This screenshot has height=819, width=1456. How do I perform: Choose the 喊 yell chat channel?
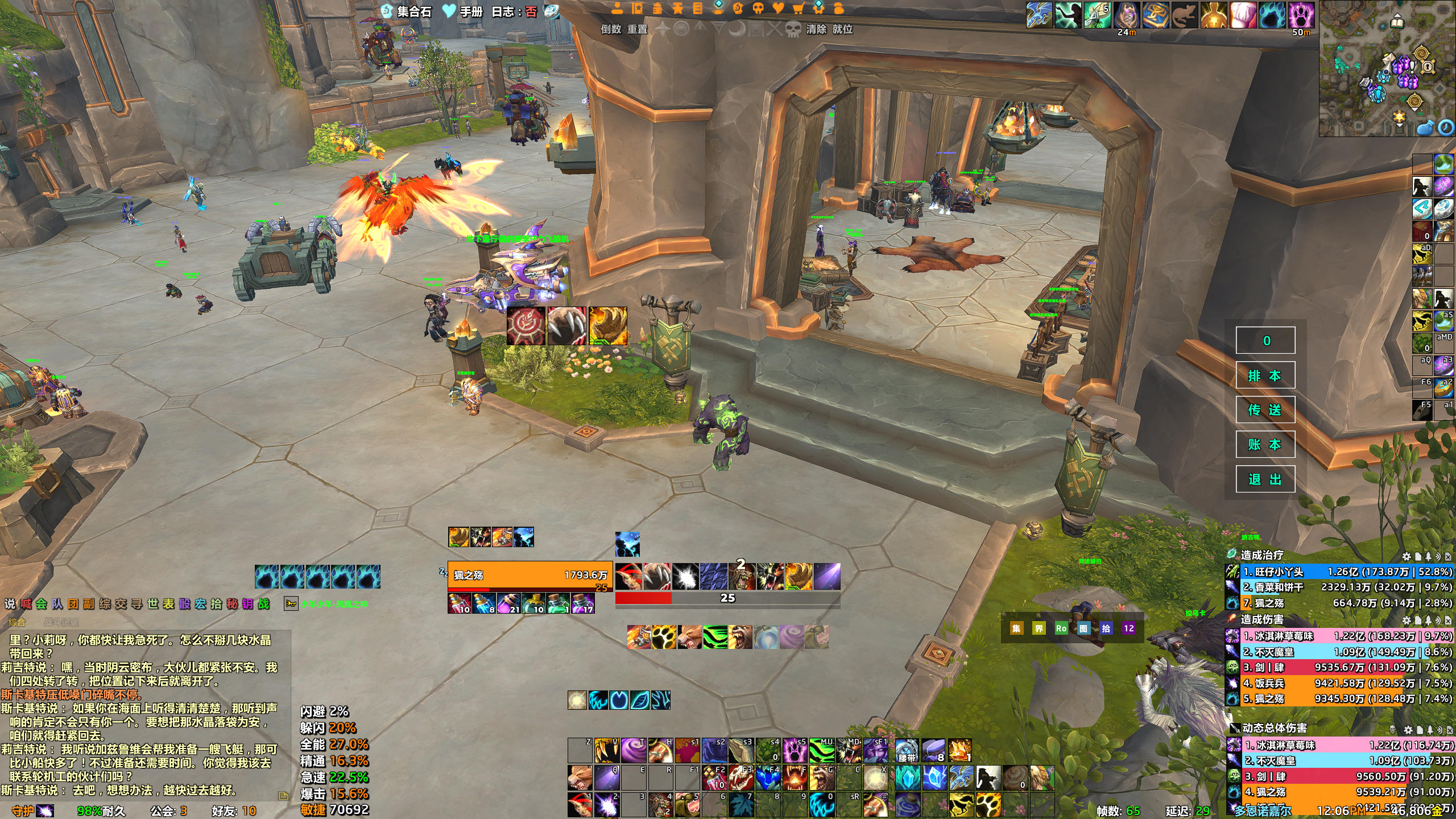pos(26,604)
